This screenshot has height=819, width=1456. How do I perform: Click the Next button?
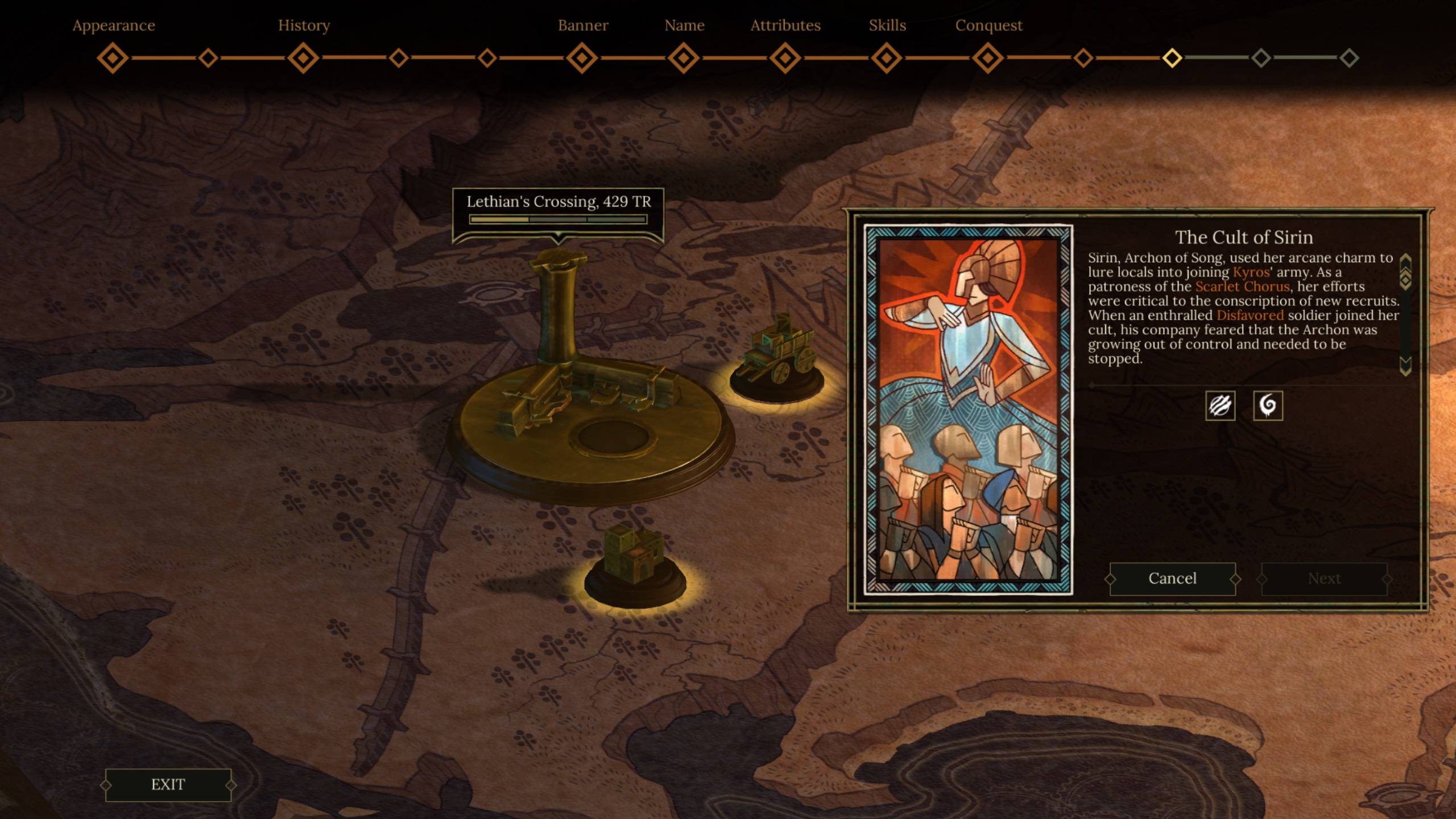(x=1324, y=578)
